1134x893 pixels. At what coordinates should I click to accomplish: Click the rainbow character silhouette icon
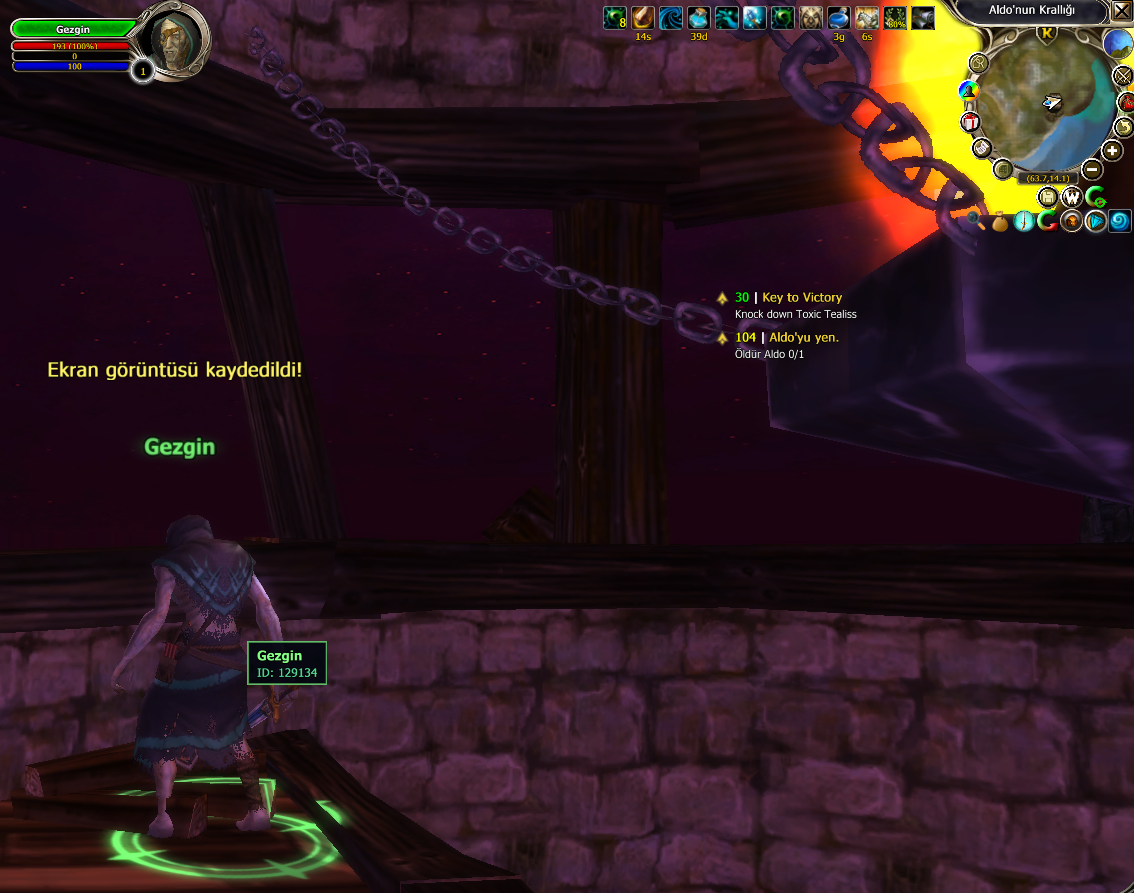click(967, 91)
